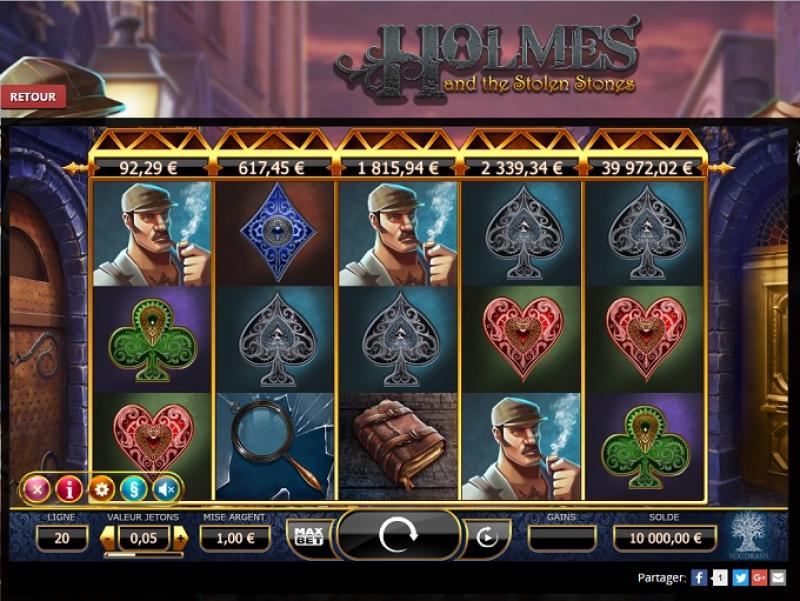Image resolution: width=800 pixels, height=601 pixels.
Task: Adjust the coin value slider bar
Action: coord(144,555)
